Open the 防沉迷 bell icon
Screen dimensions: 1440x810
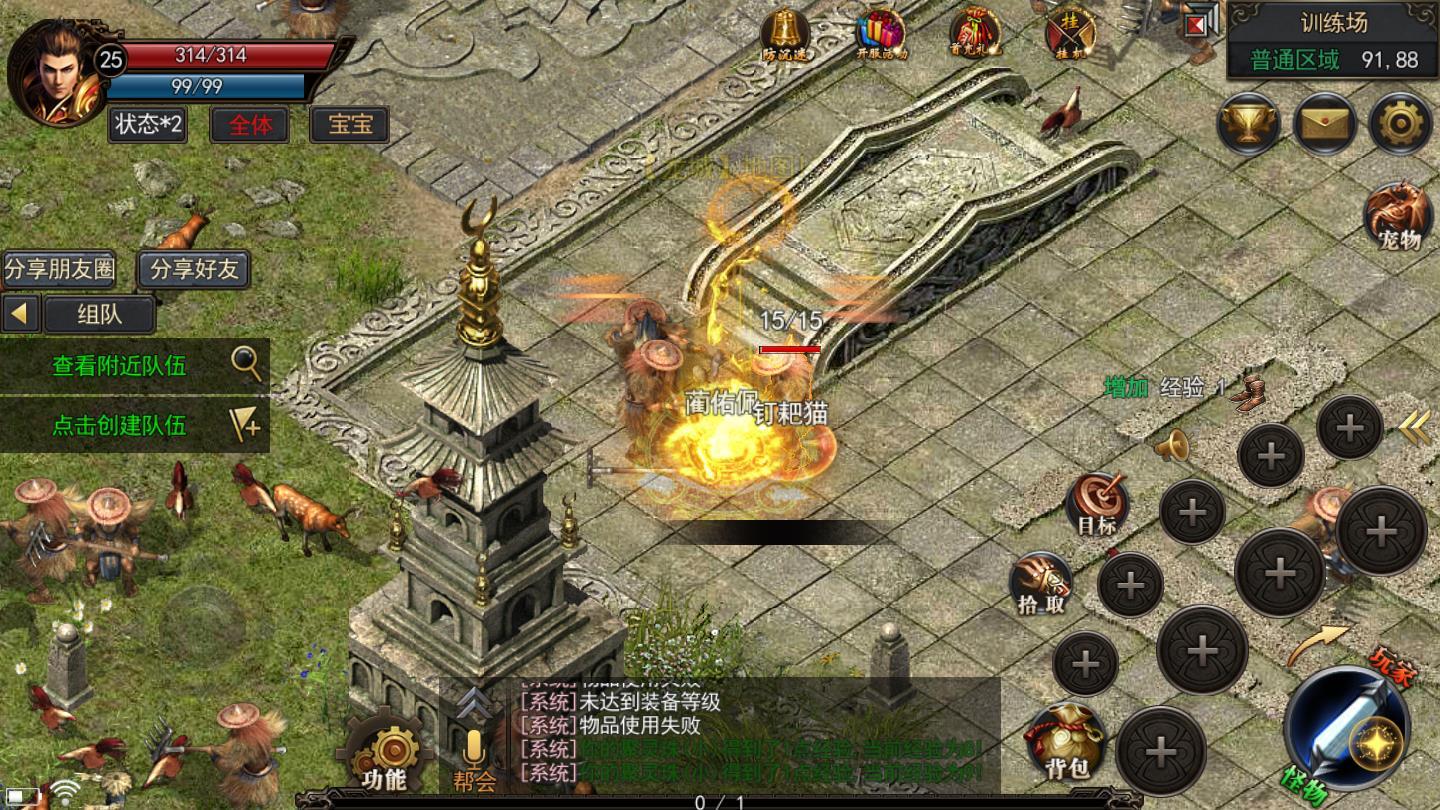tap(785, 35)
